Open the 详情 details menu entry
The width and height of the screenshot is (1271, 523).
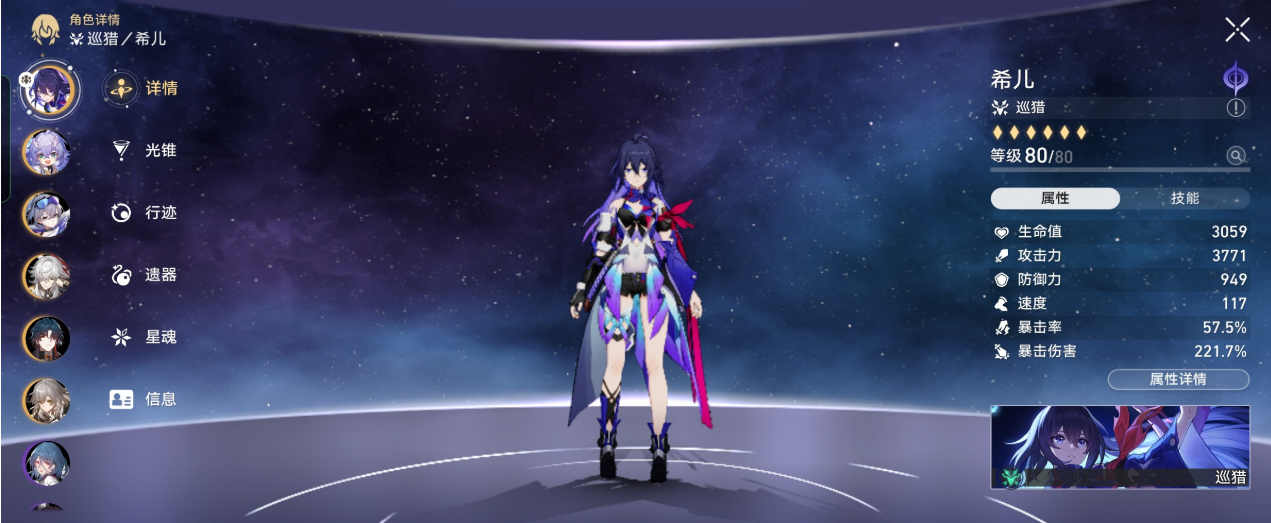tap(146, 88)
